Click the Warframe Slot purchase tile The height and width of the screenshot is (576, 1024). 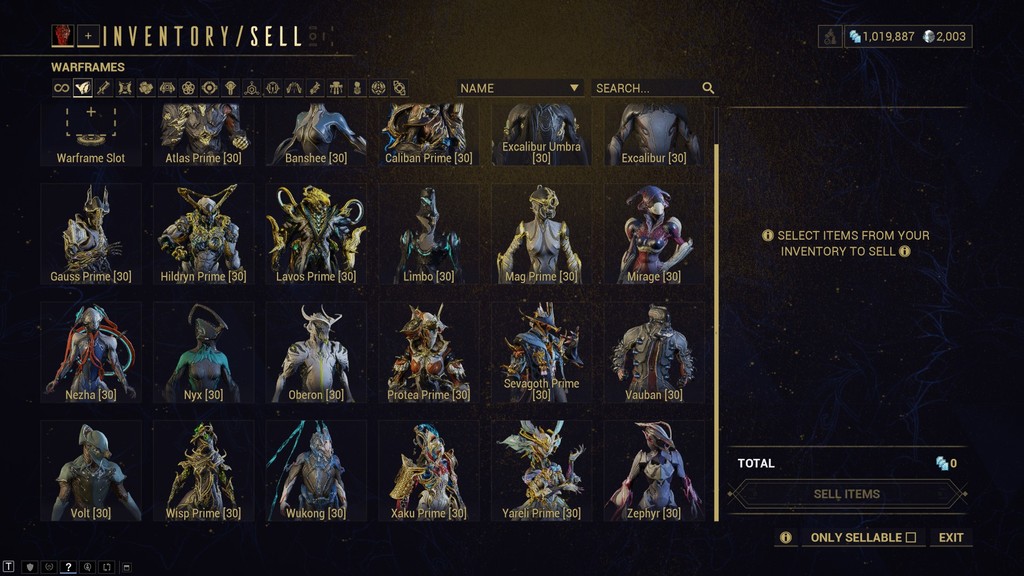click(x=91, y=133)
